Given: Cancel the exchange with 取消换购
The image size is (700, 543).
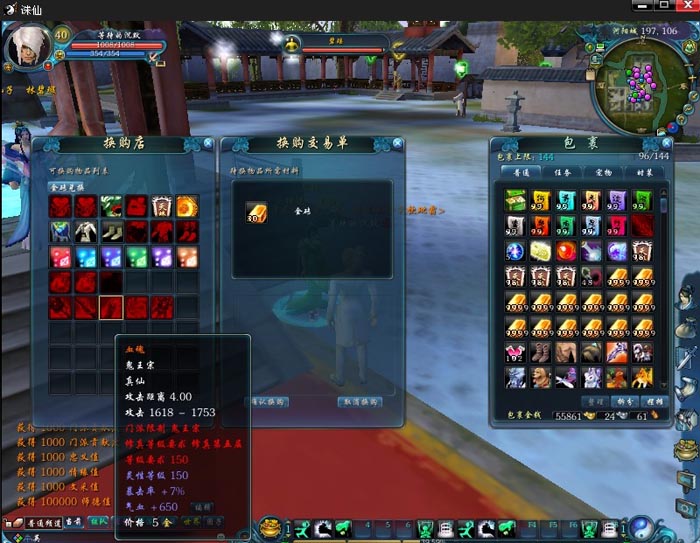Looking at the screenshot, I should pos(360,401).
